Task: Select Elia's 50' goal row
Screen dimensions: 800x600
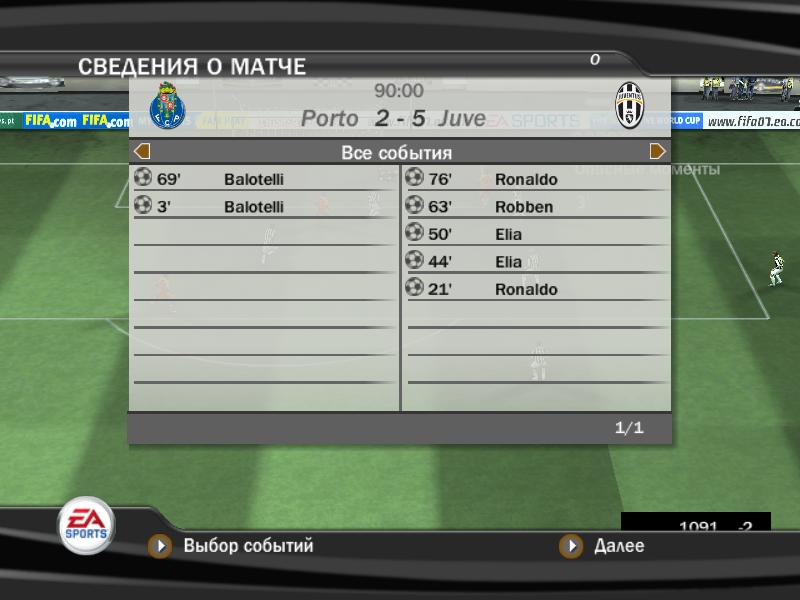Action: (x=536, y=234)
